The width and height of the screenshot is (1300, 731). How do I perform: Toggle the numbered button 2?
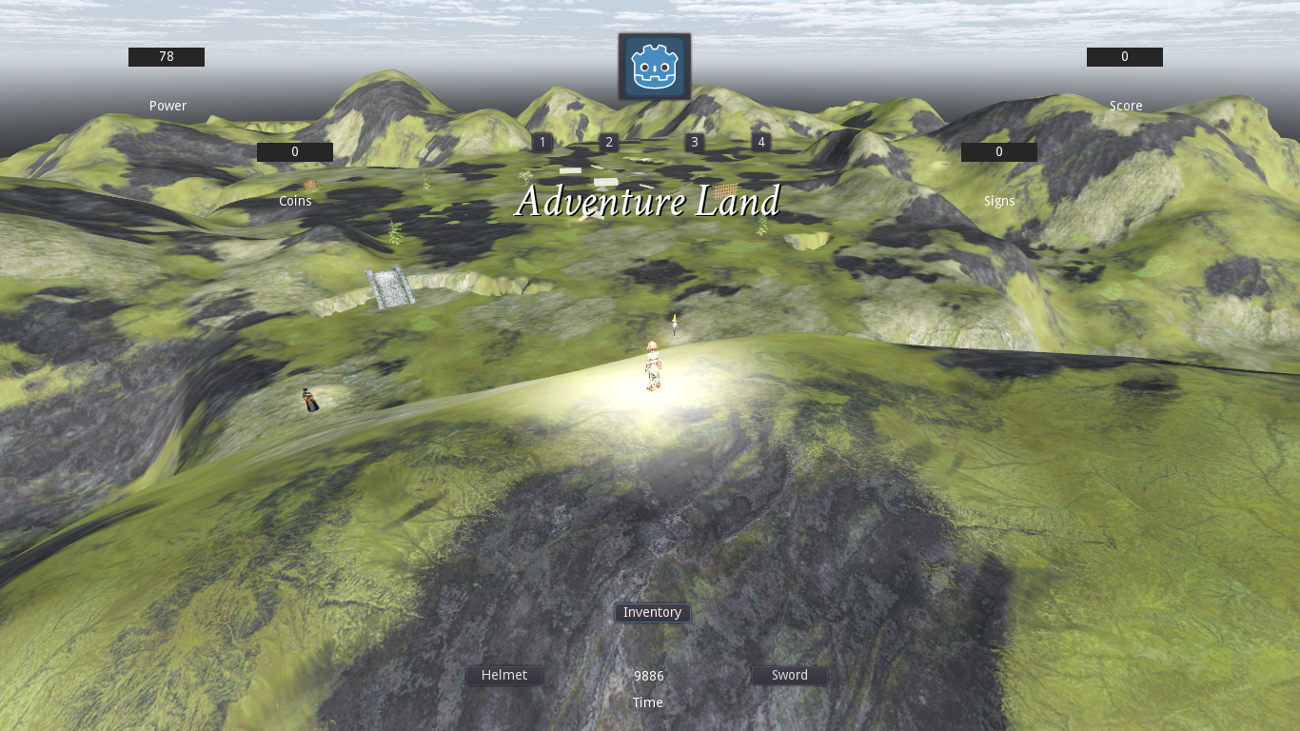(x=608, y=142)
